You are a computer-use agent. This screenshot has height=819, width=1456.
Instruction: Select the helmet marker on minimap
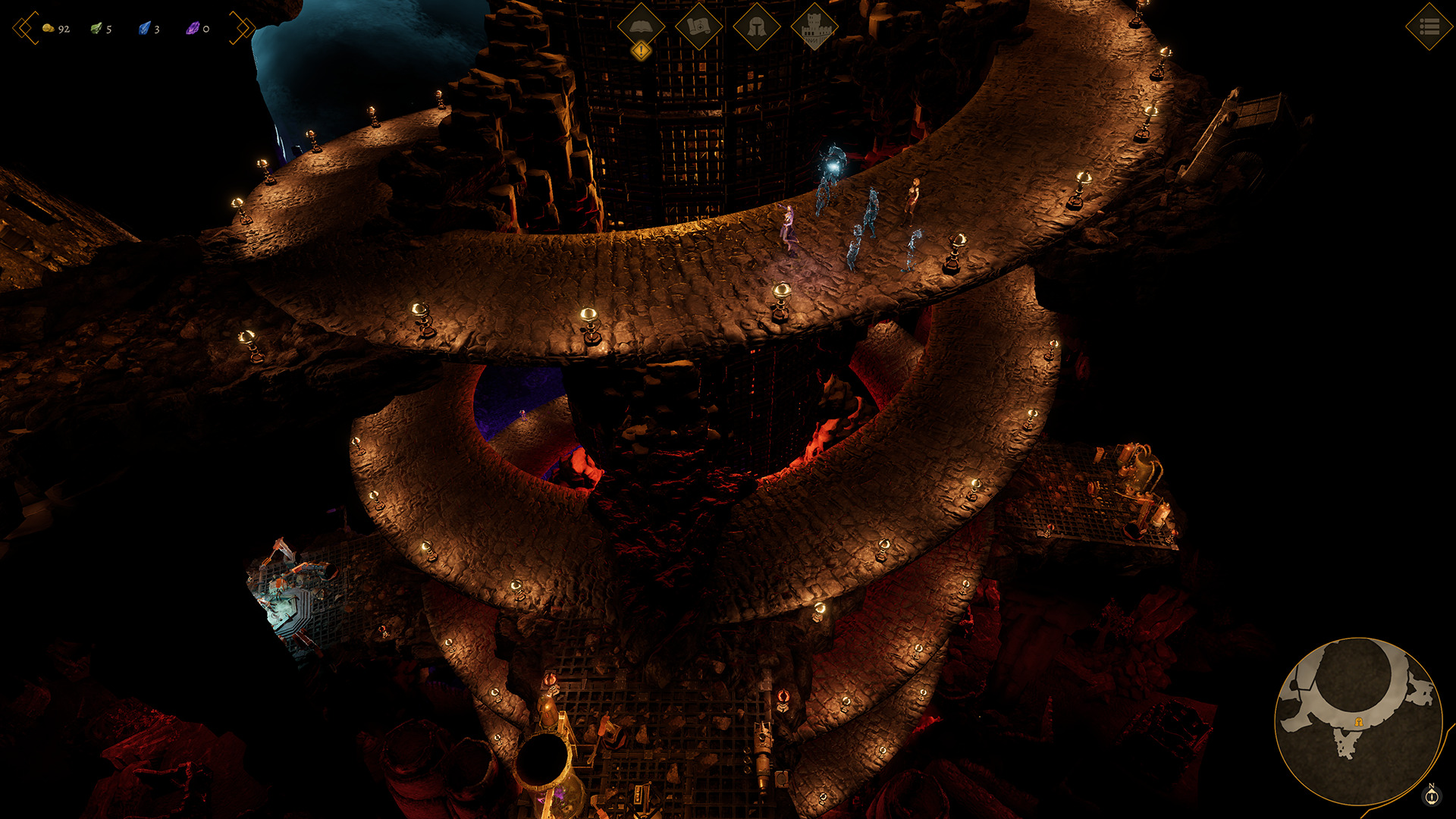click(x=1359, y=722)
